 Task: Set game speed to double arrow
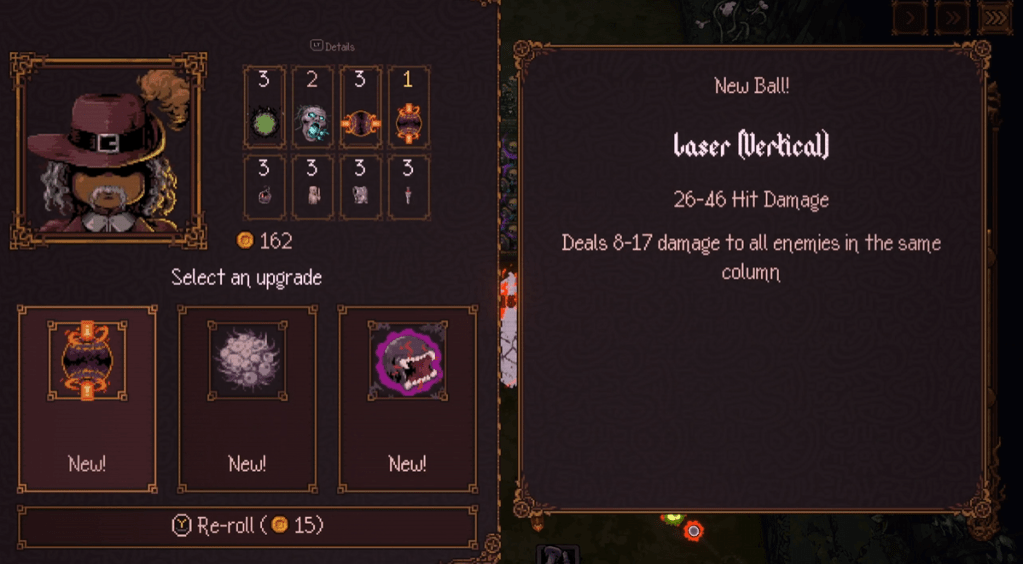coord(952,16)
